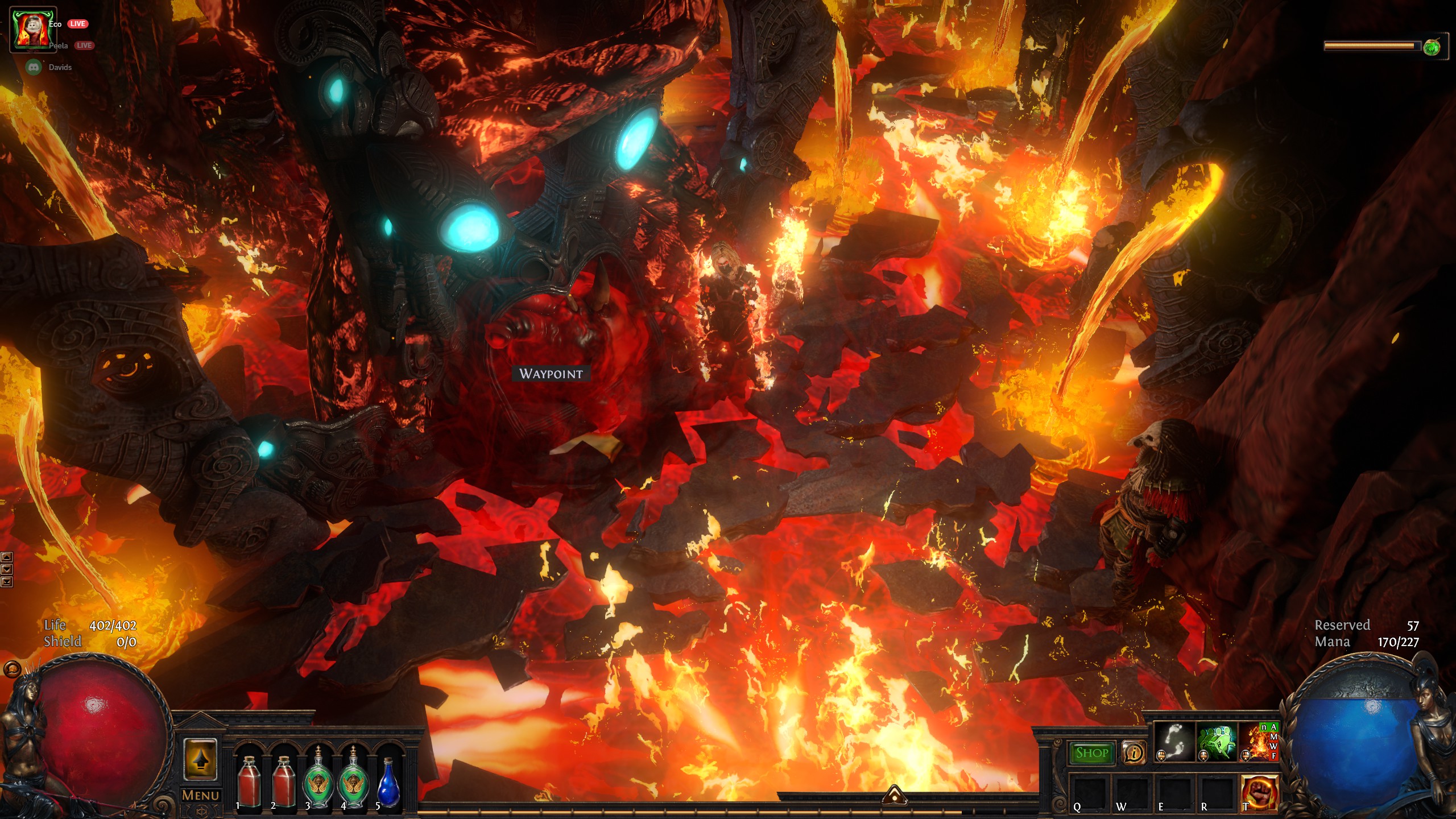Open the chat bubble icon above life orb
This screenshot has height=819, width=1456.
point(12,669)
